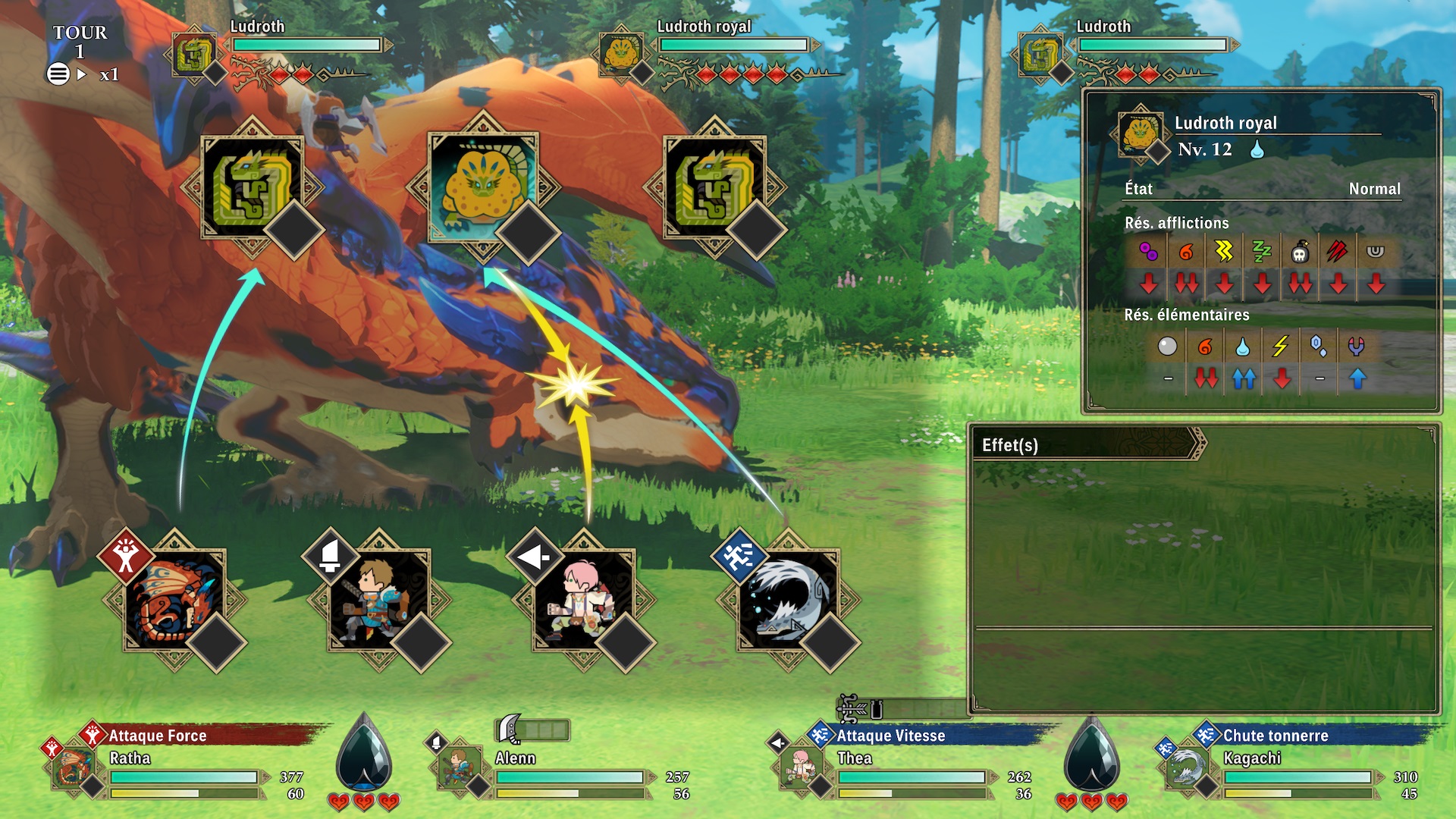1456x819 pixels.
Task: Open the battle menu hamburger icon
Action: pyautogui.click(x=58, y=74)
